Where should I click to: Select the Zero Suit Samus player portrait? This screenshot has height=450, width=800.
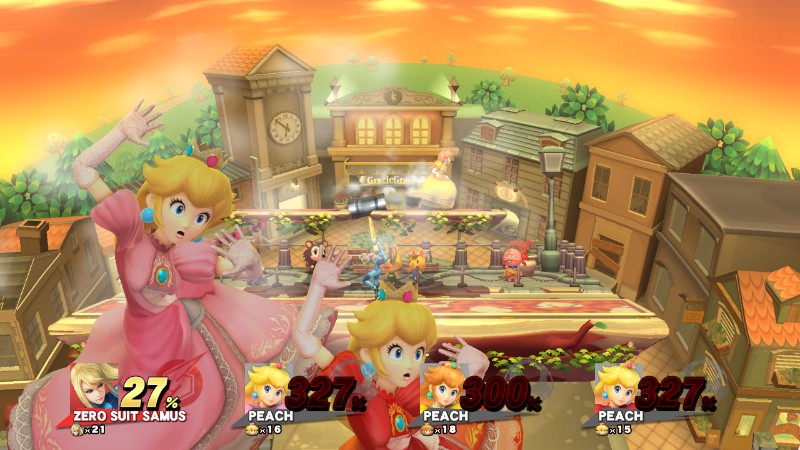94,386
